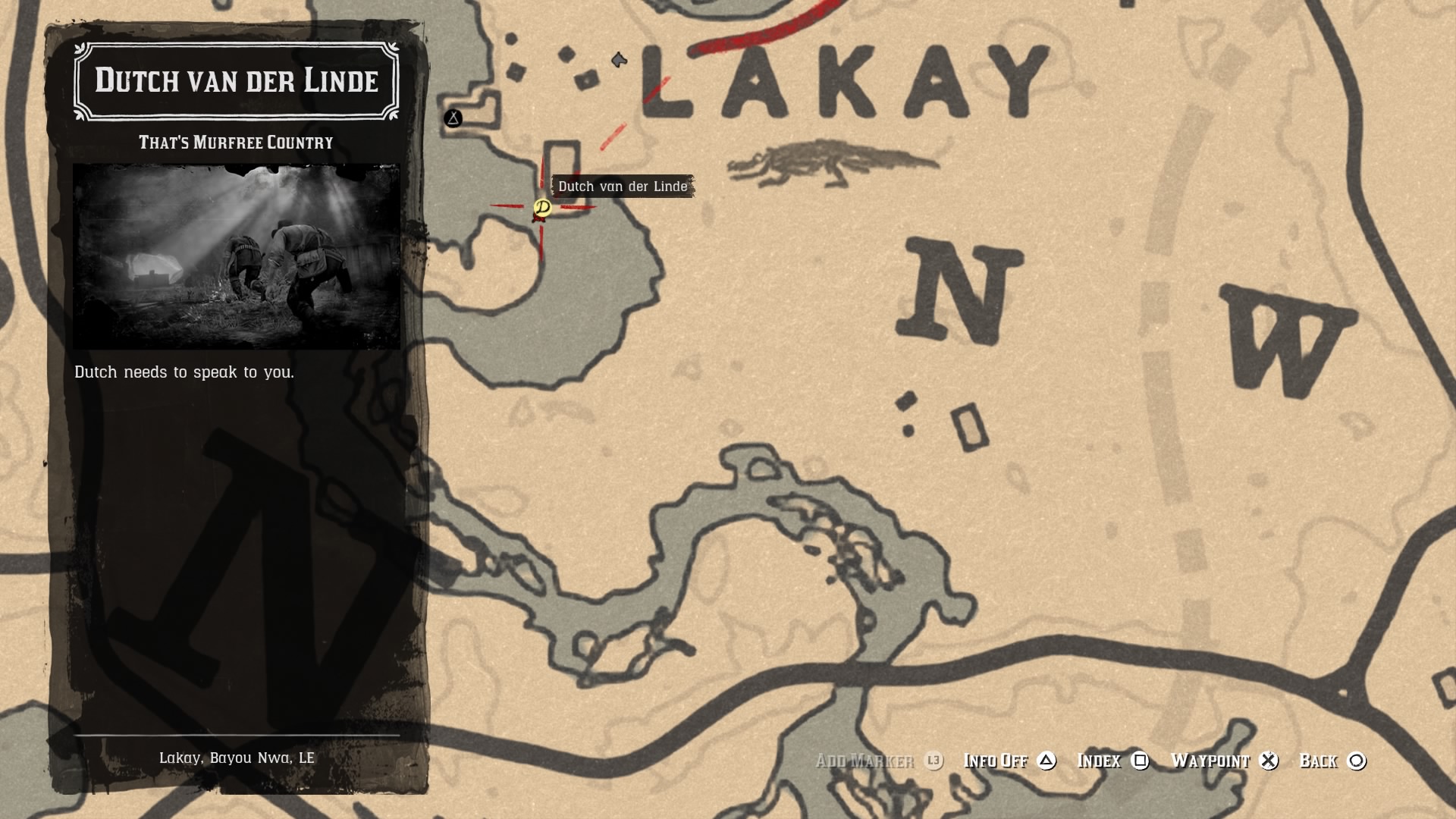Click the Dutch van der Linde name tag

(x=622, y=187)
